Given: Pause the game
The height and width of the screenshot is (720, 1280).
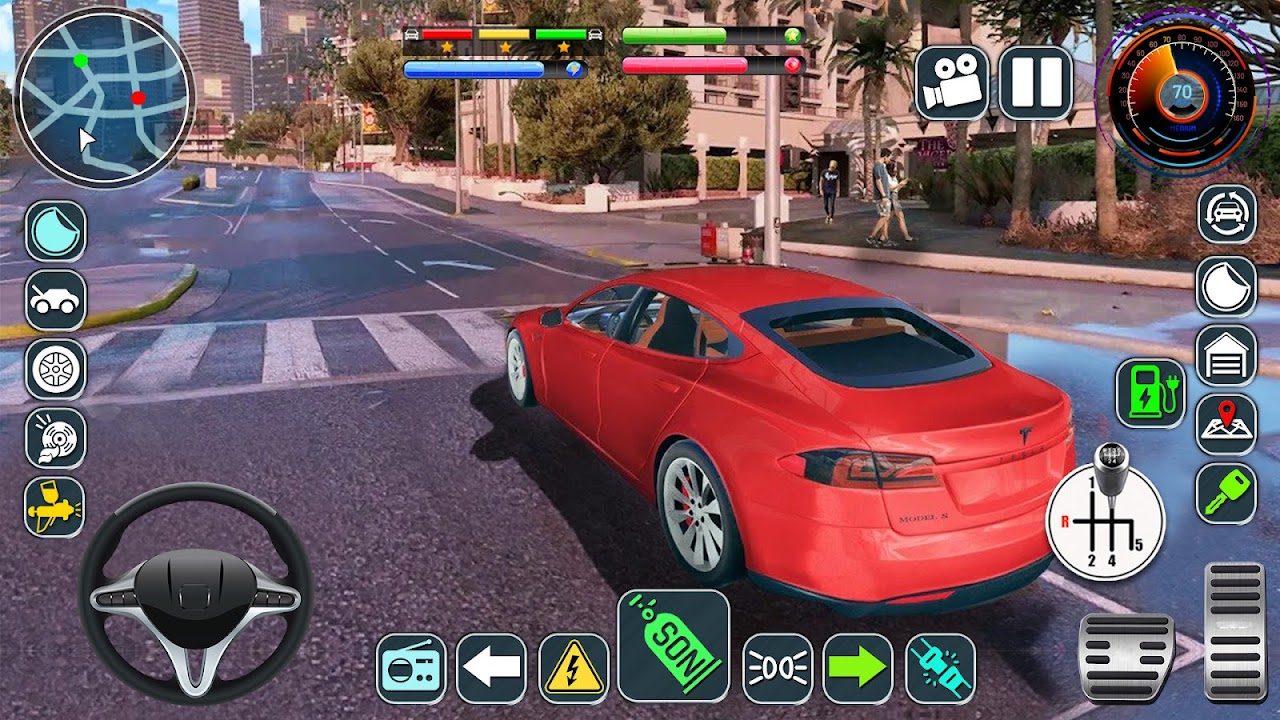Looking at the screenshot, I should pyautogui.click(x=1035, y=83).
